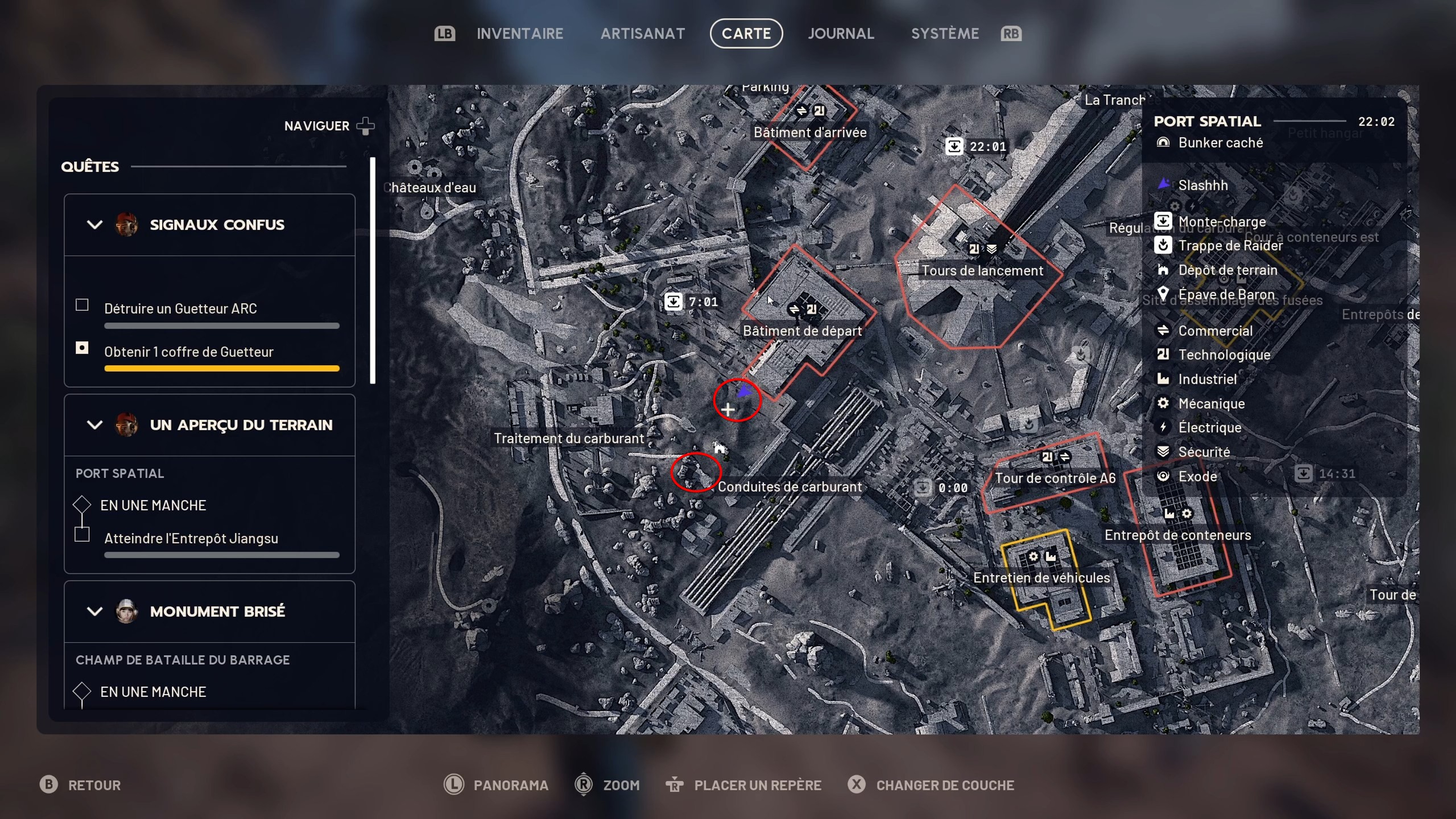This screenshot has width=1456, height=819.
Task: Click the Technologique icon in the legend
Action: [1164, 354]
